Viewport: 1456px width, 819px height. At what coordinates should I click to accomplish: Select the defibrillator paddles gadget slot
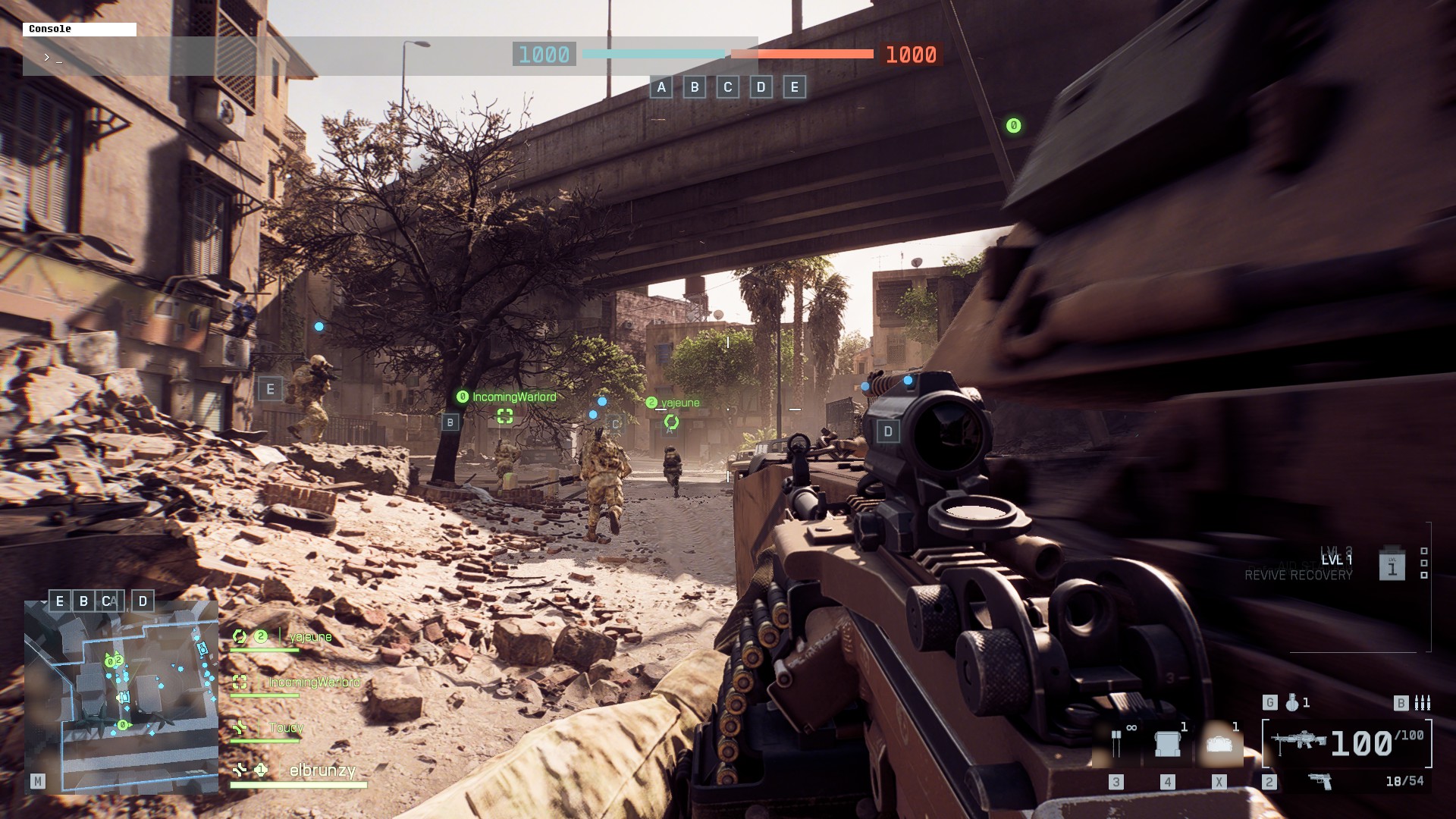tap(1116, 743)
